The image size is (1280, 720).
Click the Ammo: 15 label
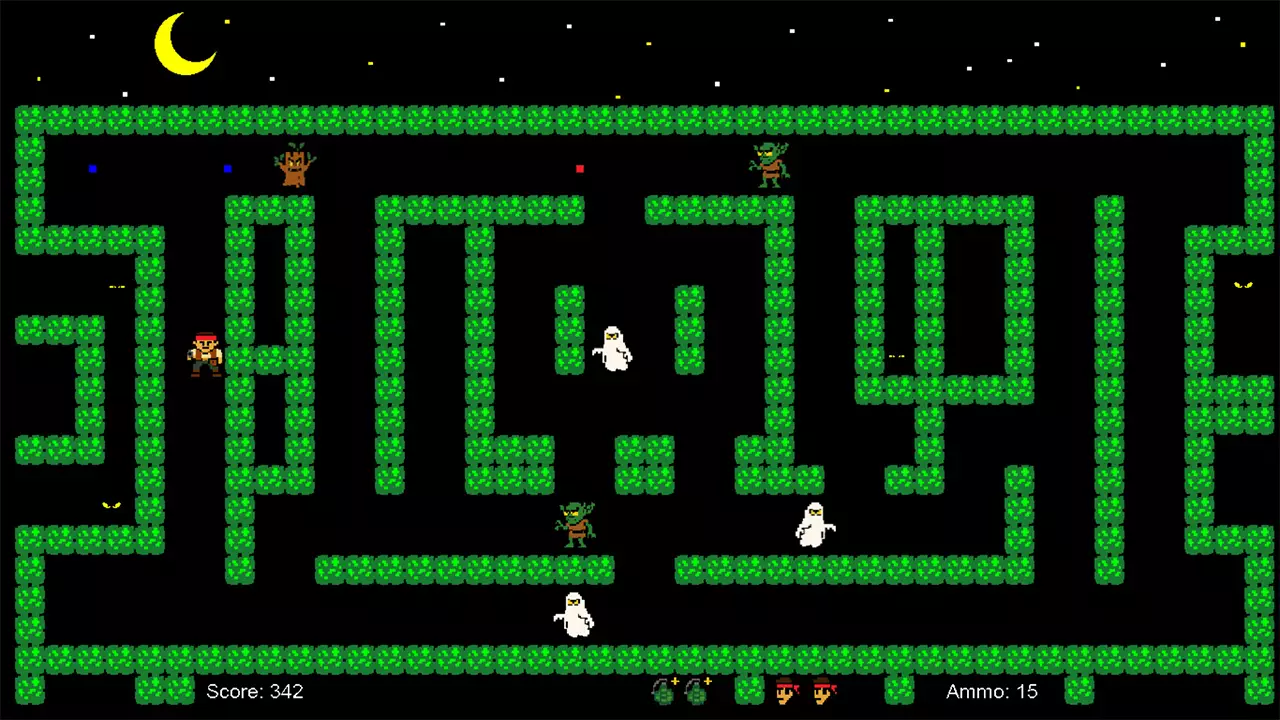click(991, 691)
